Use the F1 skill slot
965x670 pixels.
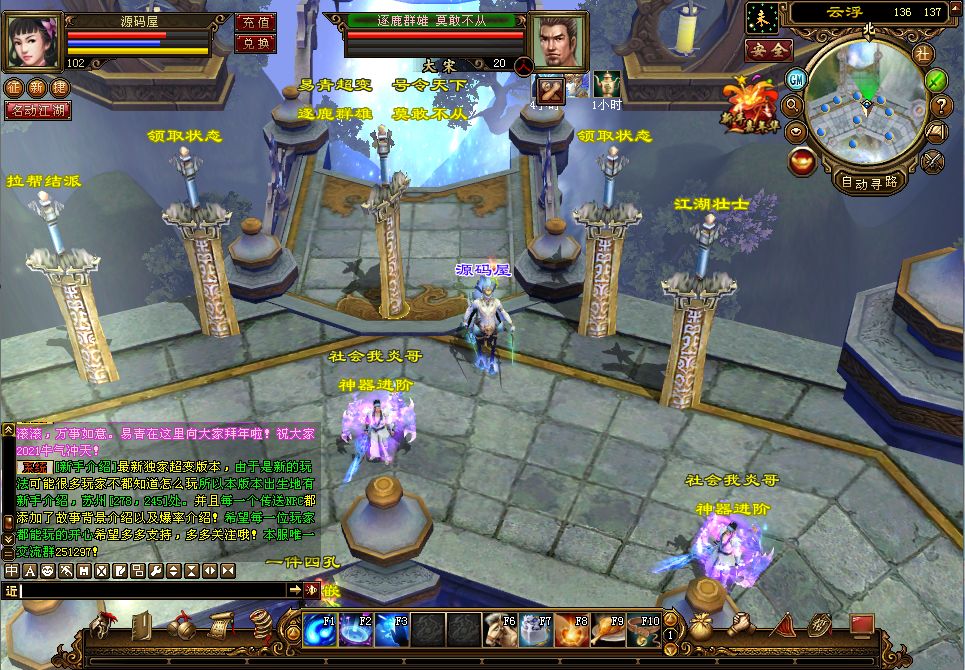(319, 631)
